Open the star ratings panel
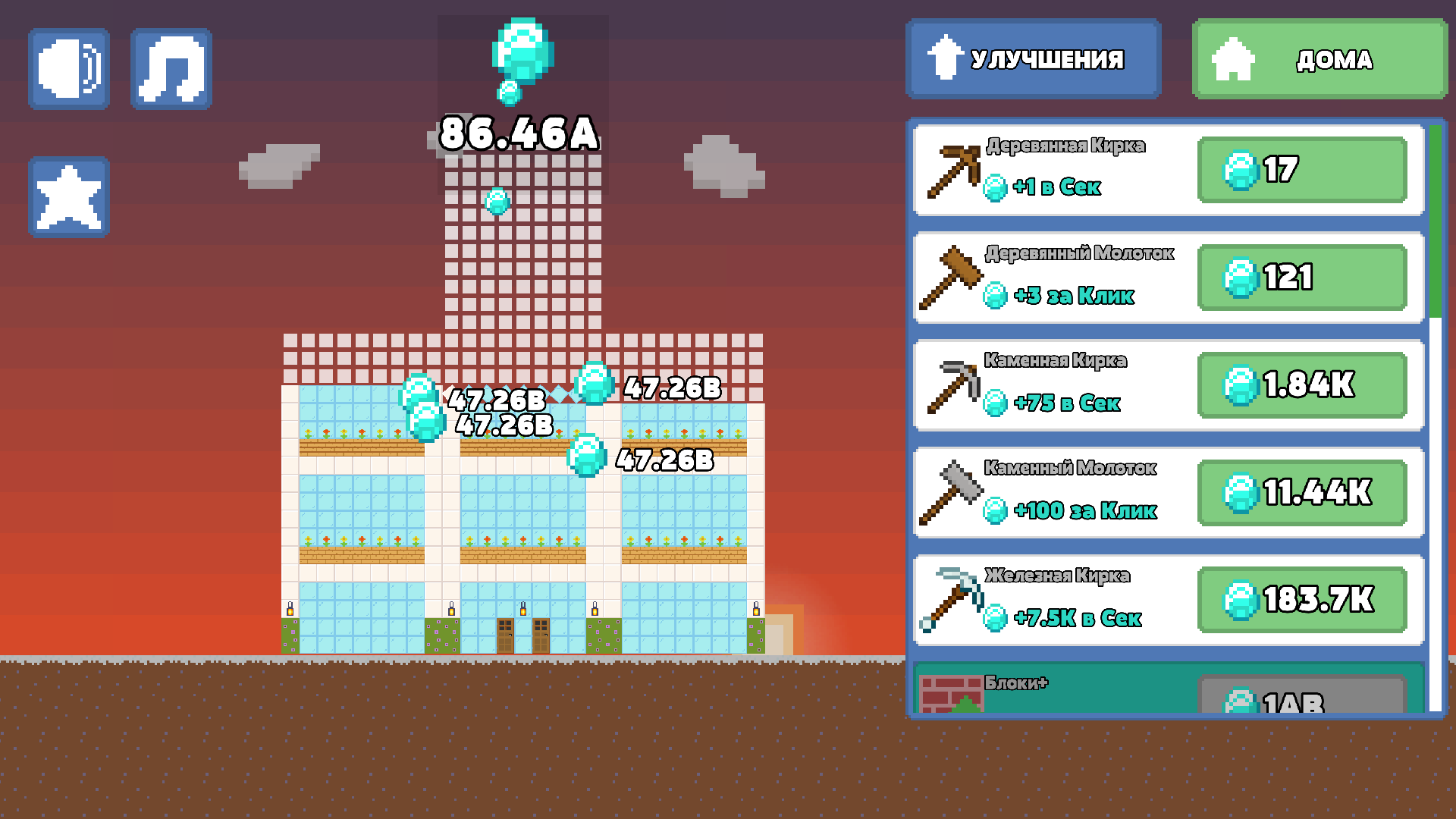1456x819 pixels. pyautogui.click(x=68, y=196)
